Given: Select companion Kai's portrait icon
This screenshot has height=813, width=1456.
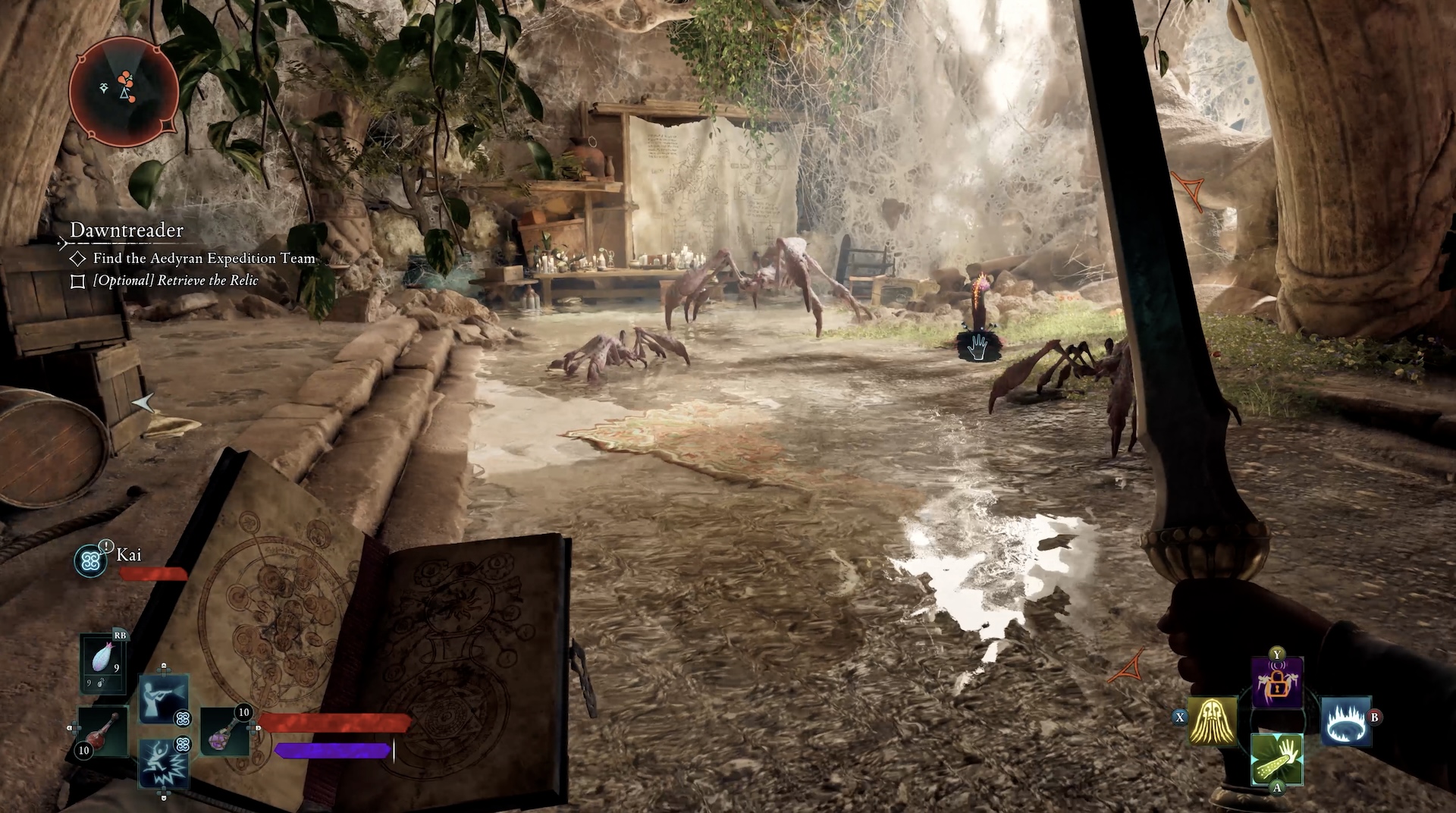Looking at the screenshot, I should click(x=91, y=560).
